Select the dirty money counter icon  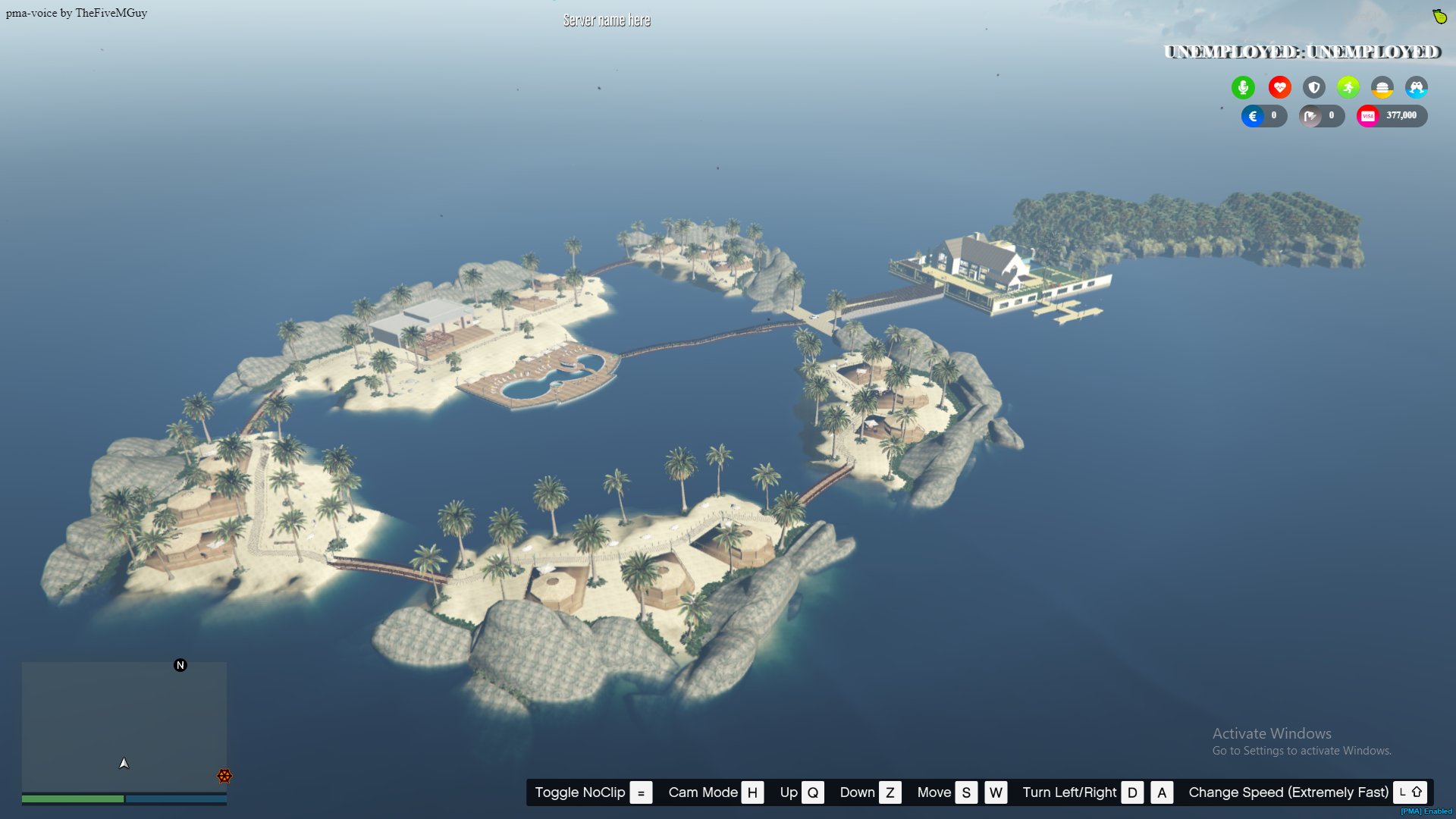point(1311,116)
